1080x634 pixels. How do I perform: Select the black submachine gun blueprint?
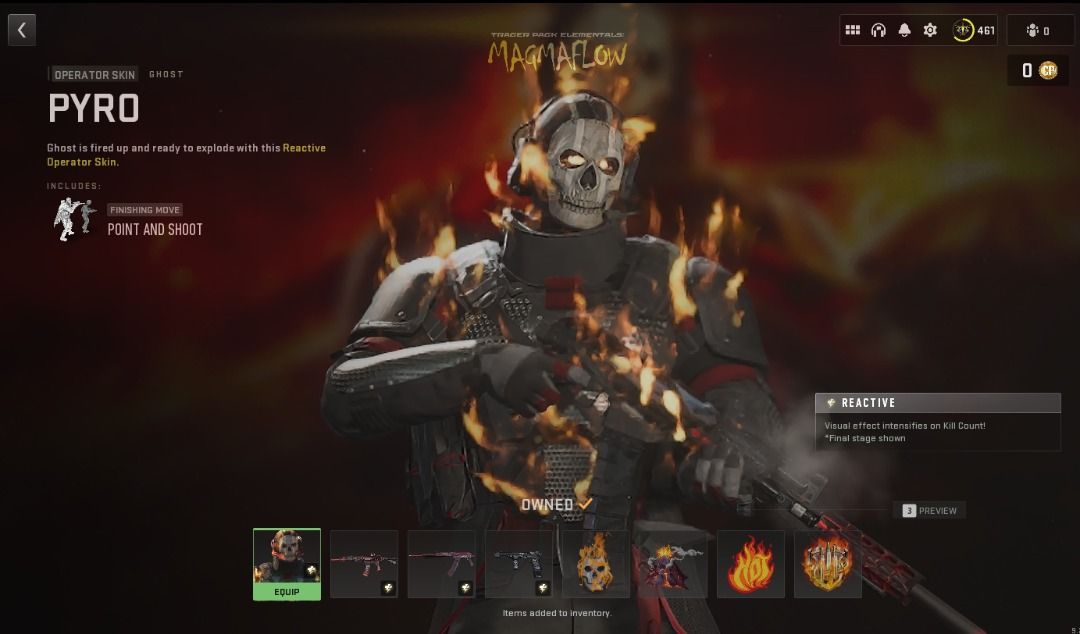tap(519, 564)
